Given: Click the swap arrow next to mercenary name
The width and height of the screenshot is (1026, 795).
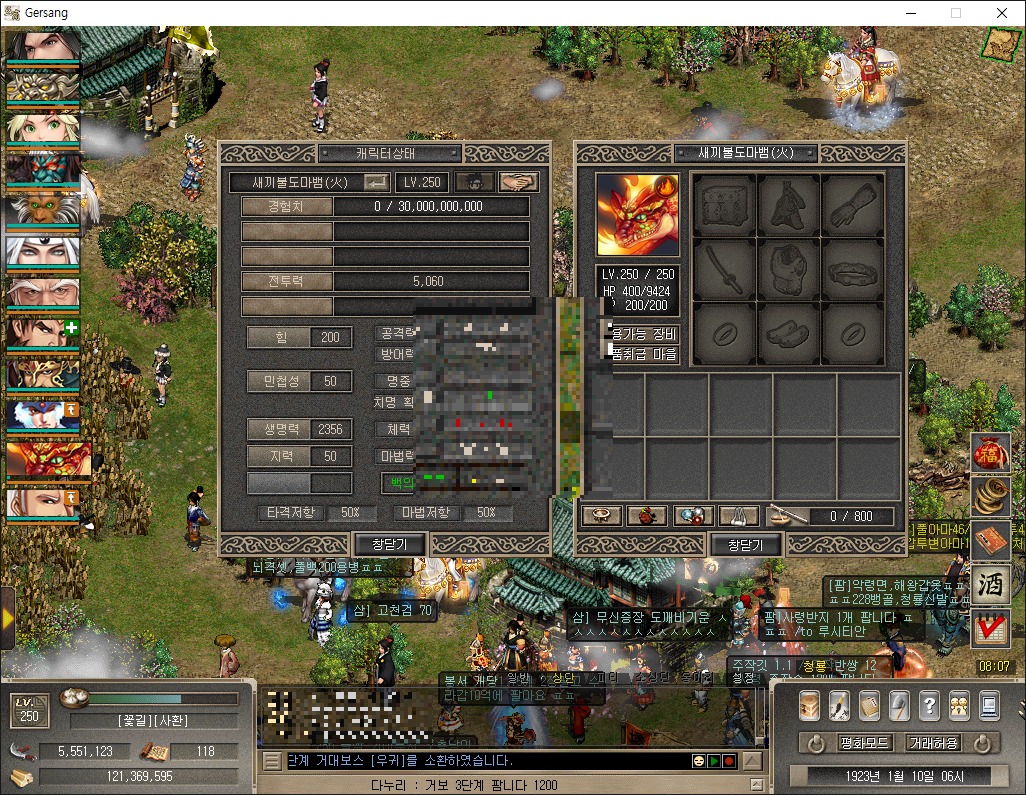Looking at the screenshot, I should (377, 182).
